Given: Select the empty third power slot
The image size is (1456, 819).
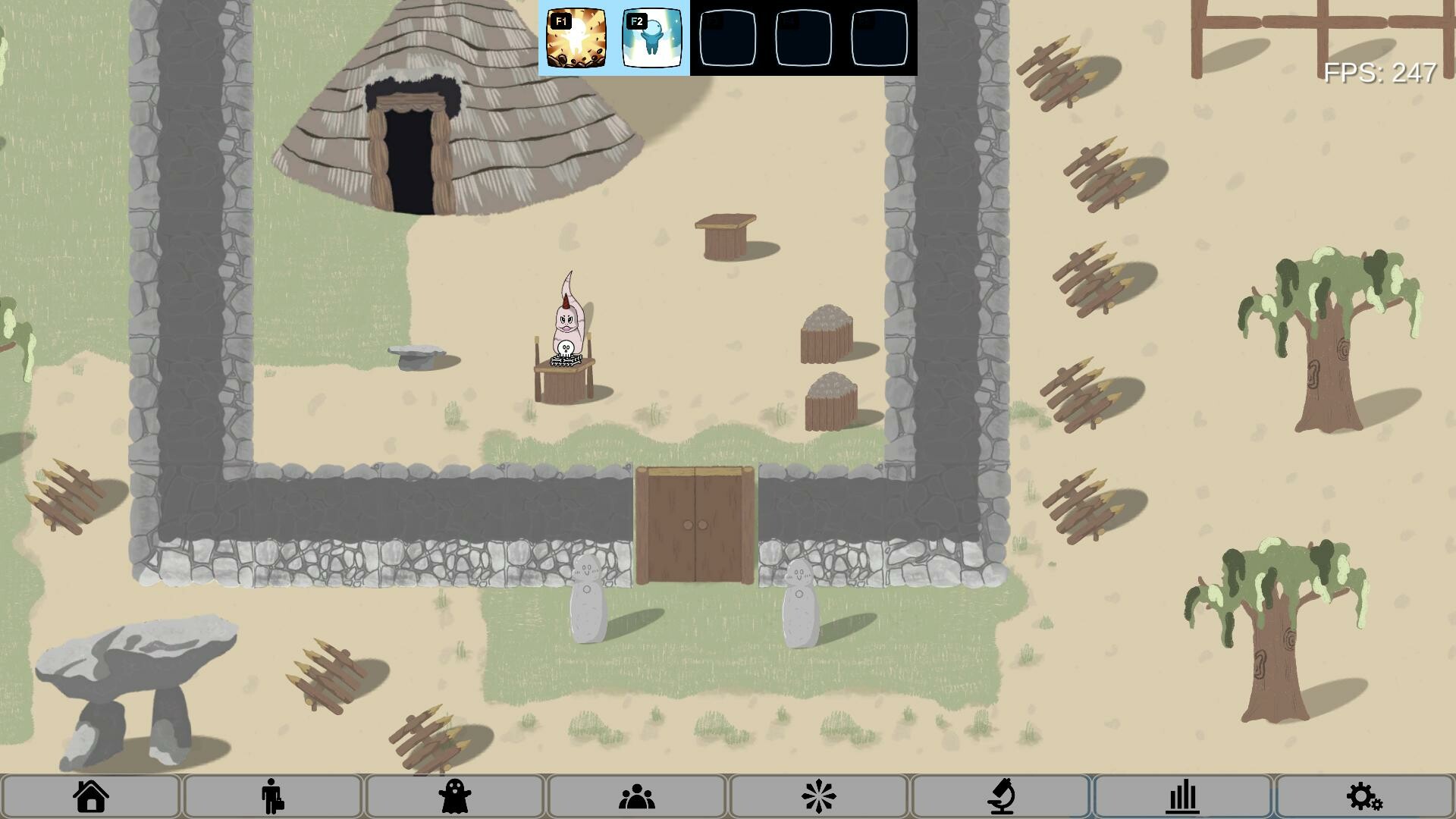Looking at the screenshot, I should [x=727, y=37].
